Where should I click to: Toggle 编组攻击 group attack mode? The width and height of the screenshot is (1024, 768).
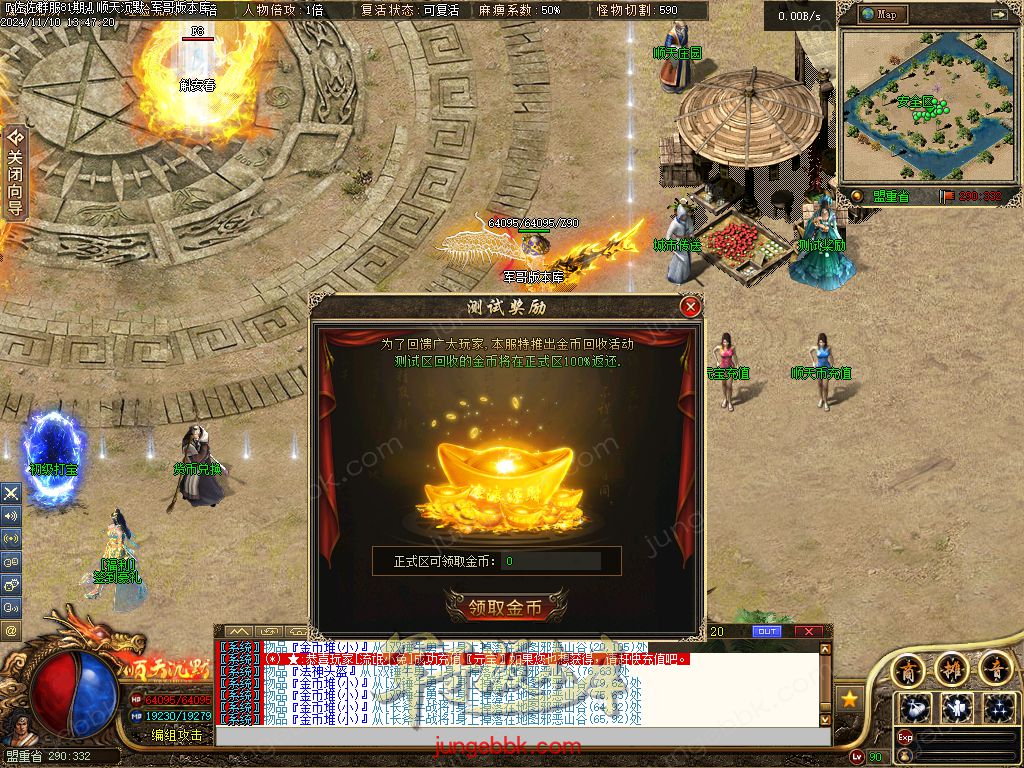(x=176, y=735)
